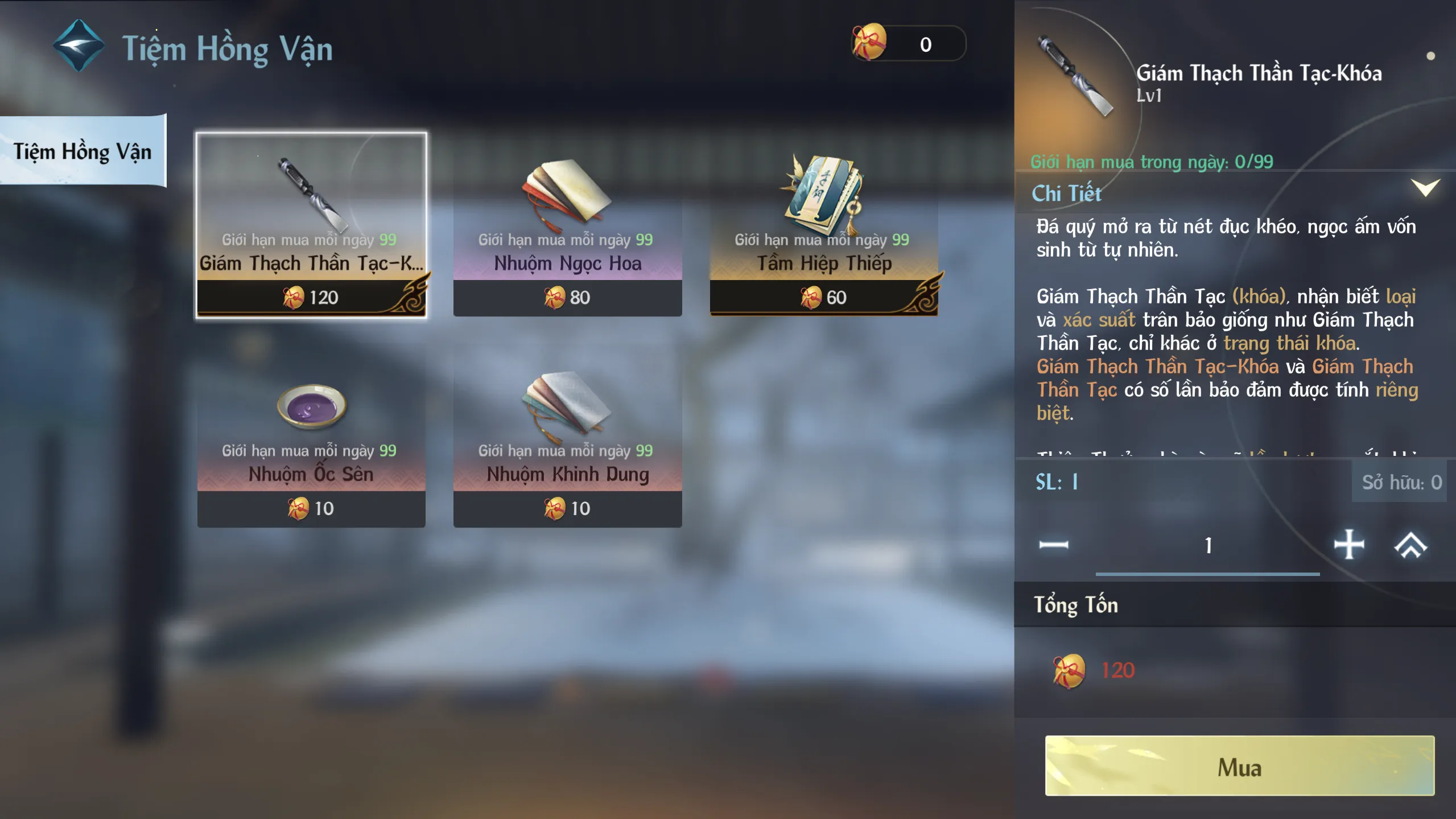
Task: Select the Giám Thạch Thần Tạc-Khóa item
Action: (311, 225)
